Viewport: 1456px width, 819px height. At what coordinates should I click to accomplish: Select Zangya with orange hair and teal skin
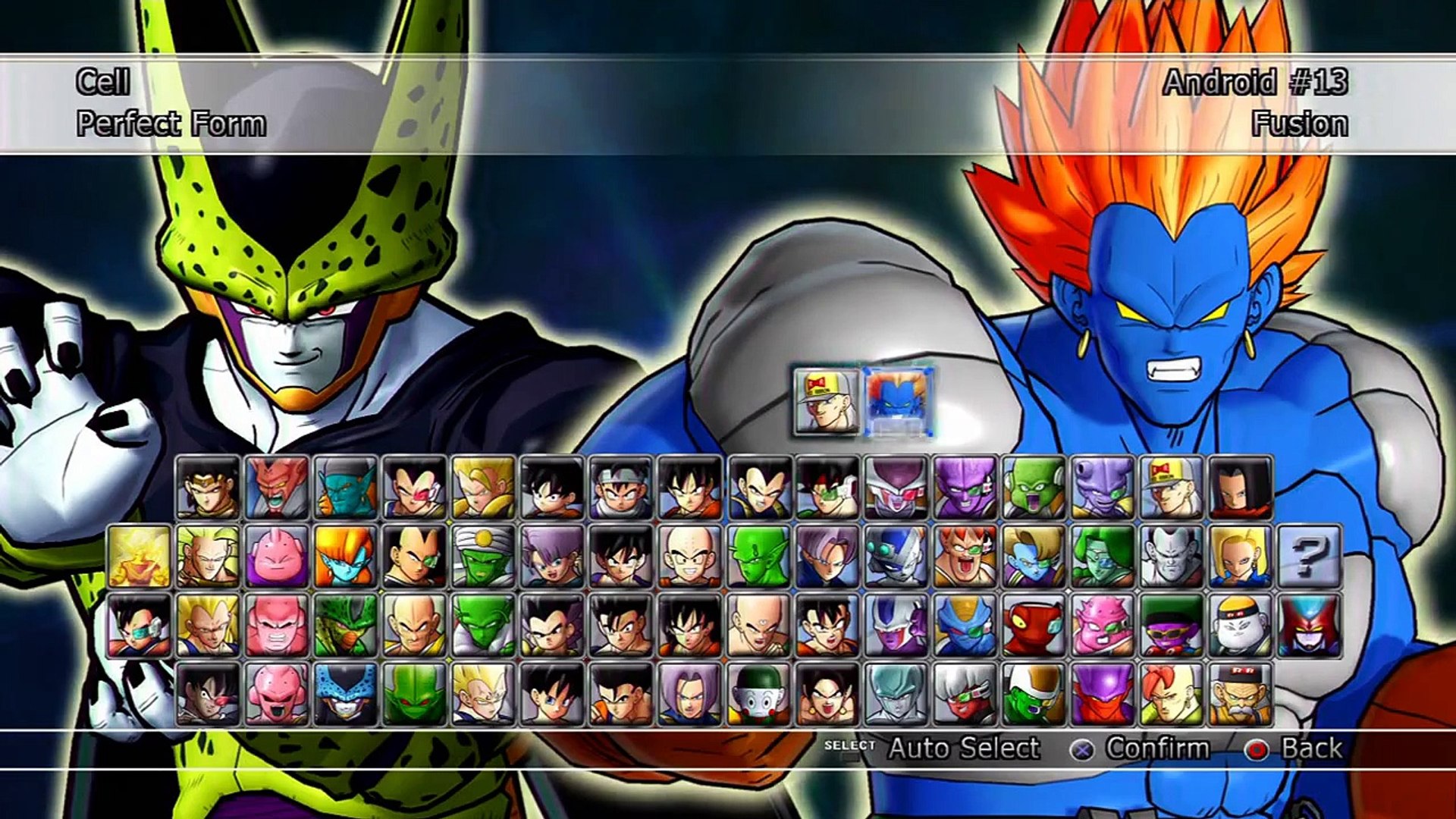coord(345,557)
